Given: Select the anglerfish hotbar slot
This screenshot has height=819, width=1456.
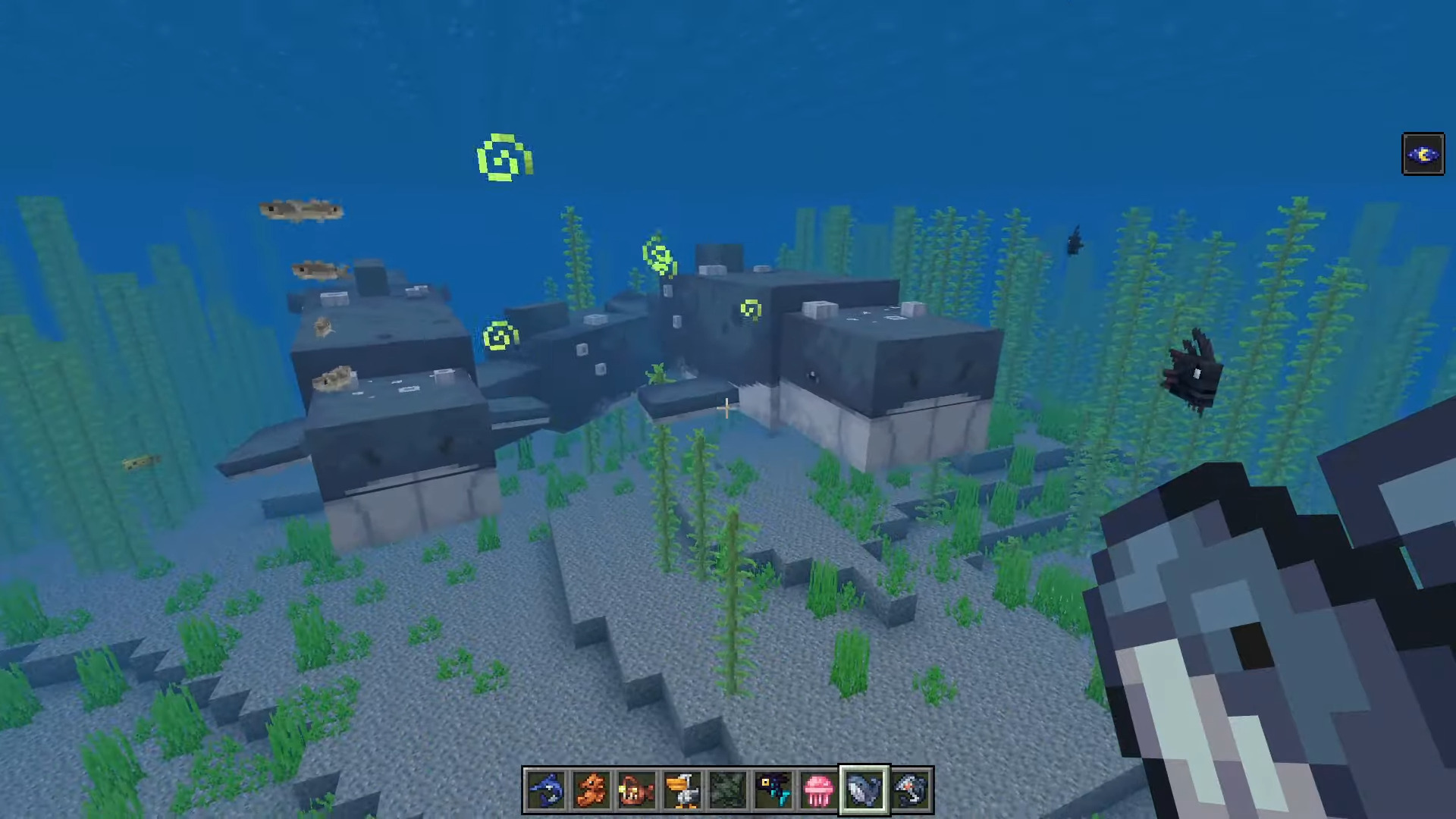Looking at the screenshot, I should coord(637,790).
